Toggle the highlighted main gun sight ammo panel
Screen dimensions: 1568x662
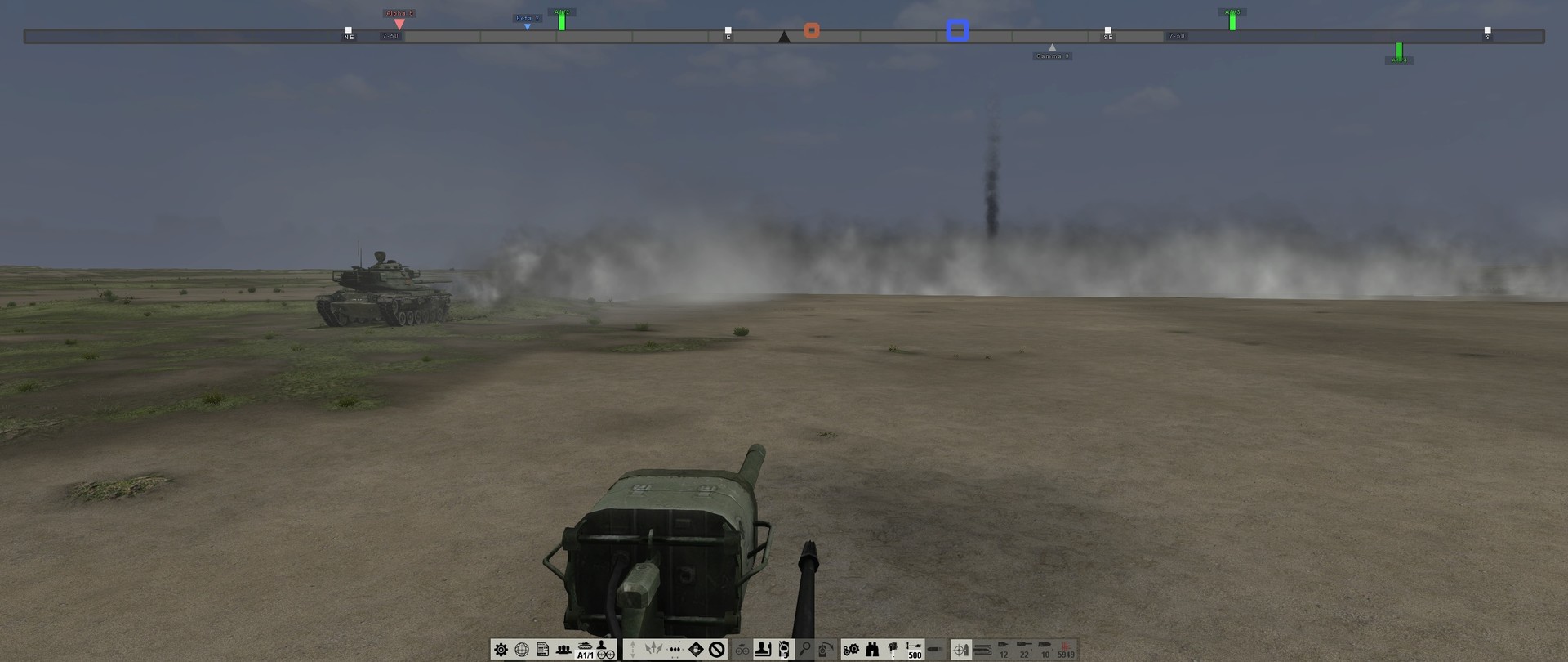click(x=961, y=650)
